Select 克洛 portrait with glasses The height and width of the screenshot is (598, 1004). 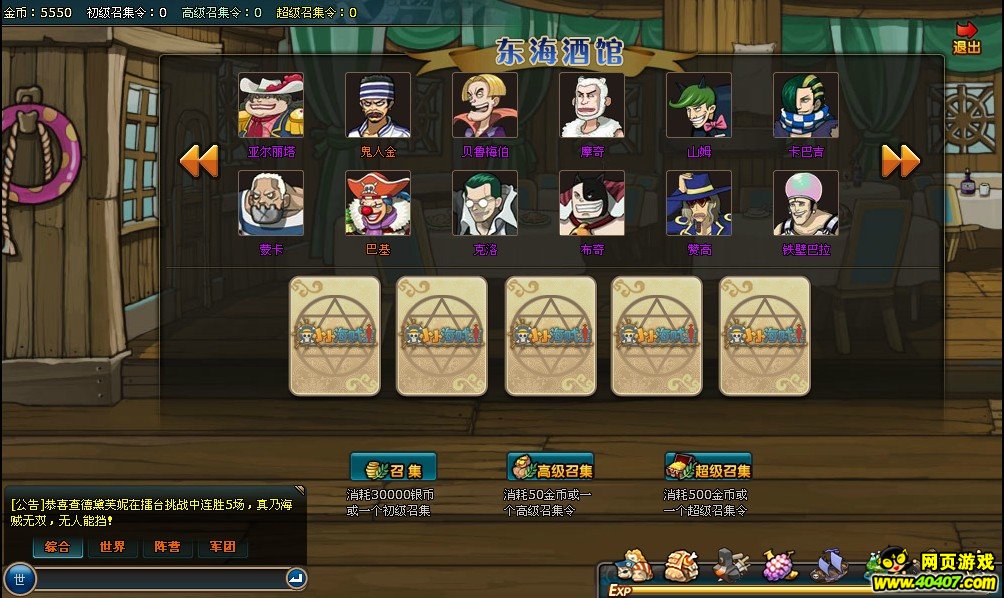[x=485, y=203]
